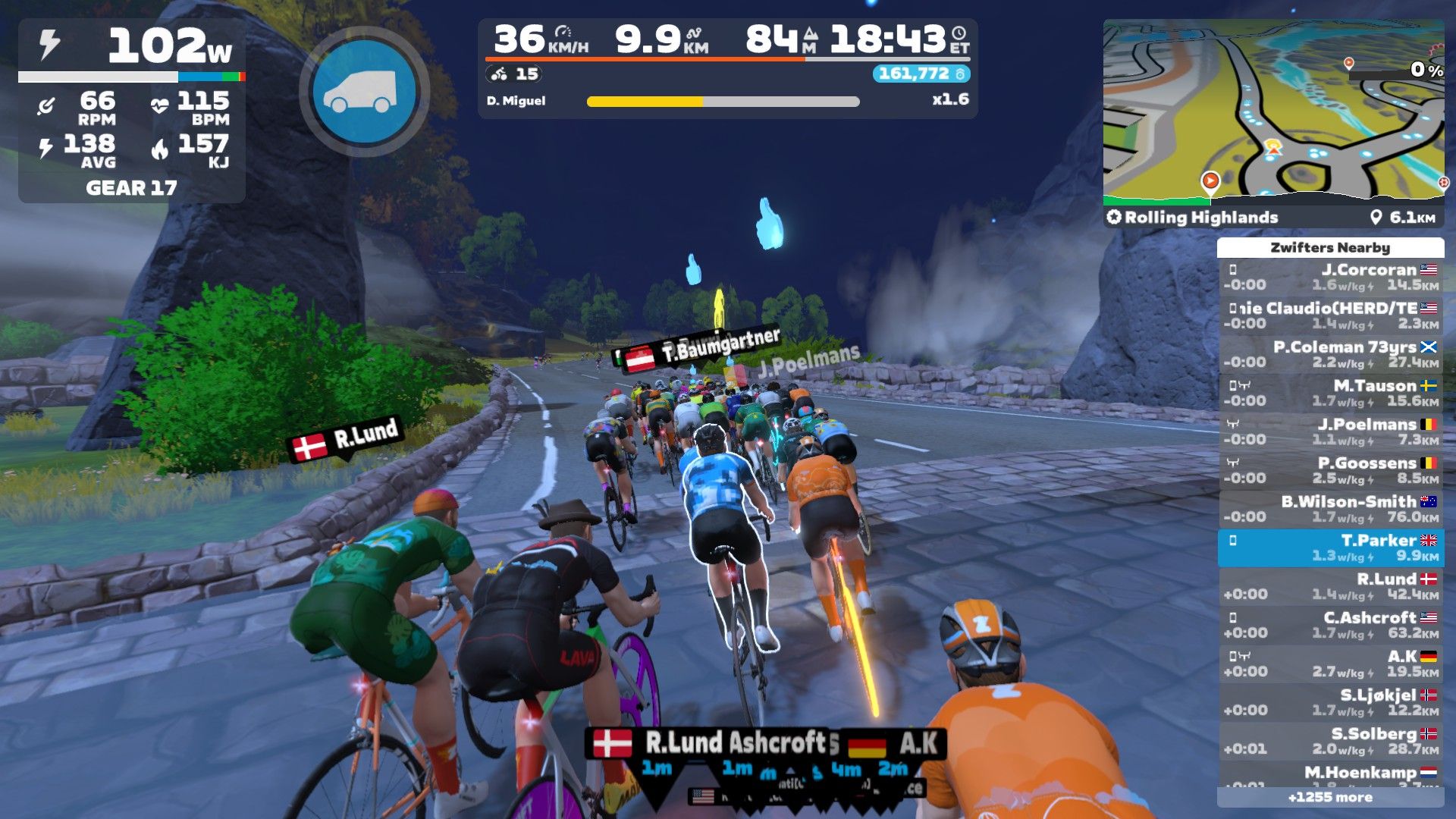Viewport: 1456px width, 819px height.
Task: Activate the van draft power-up icon
Action: (x=364, y=91)
